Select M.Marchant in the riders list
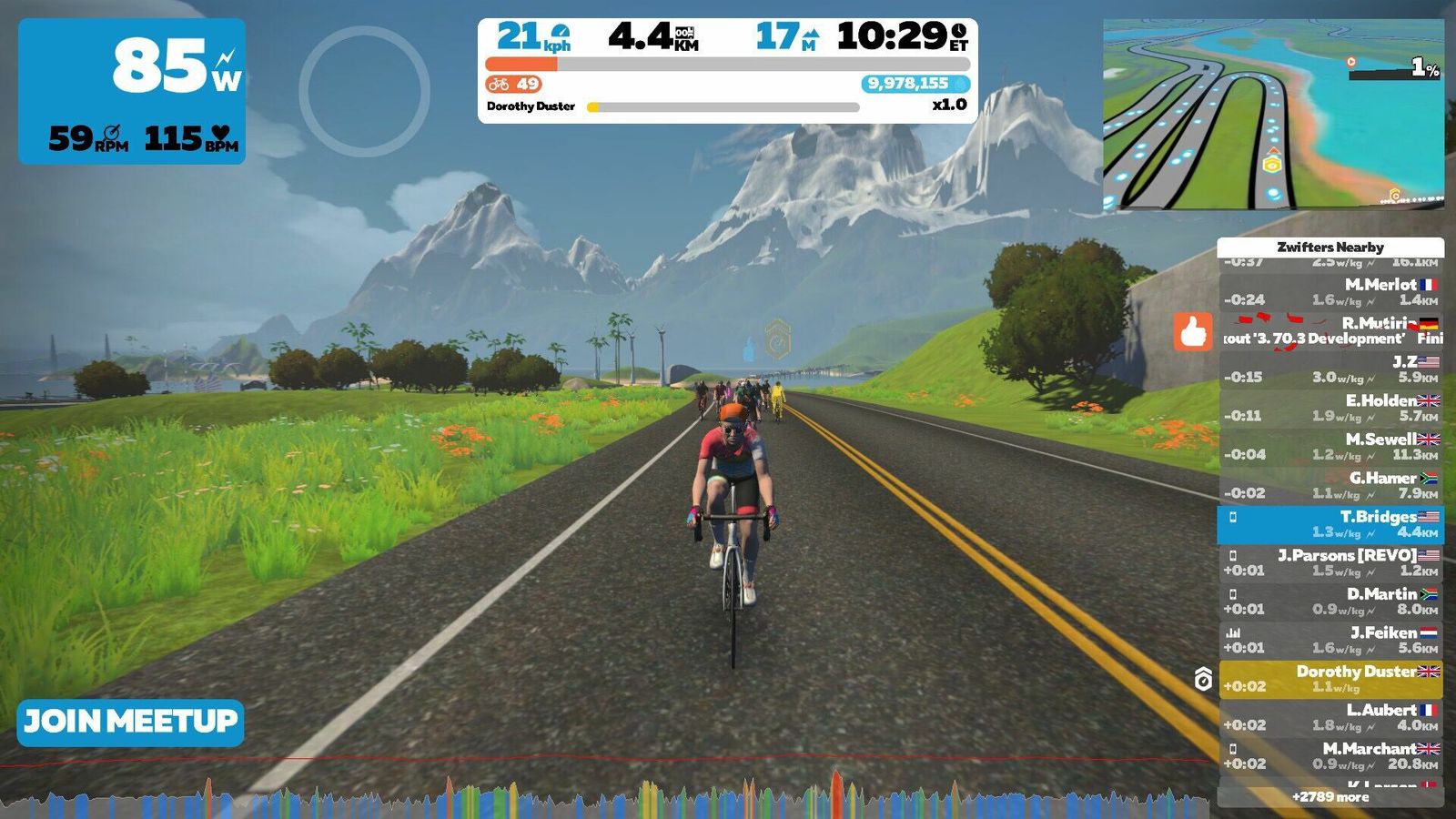1456x819 pixels. [x=1330, y=756]
